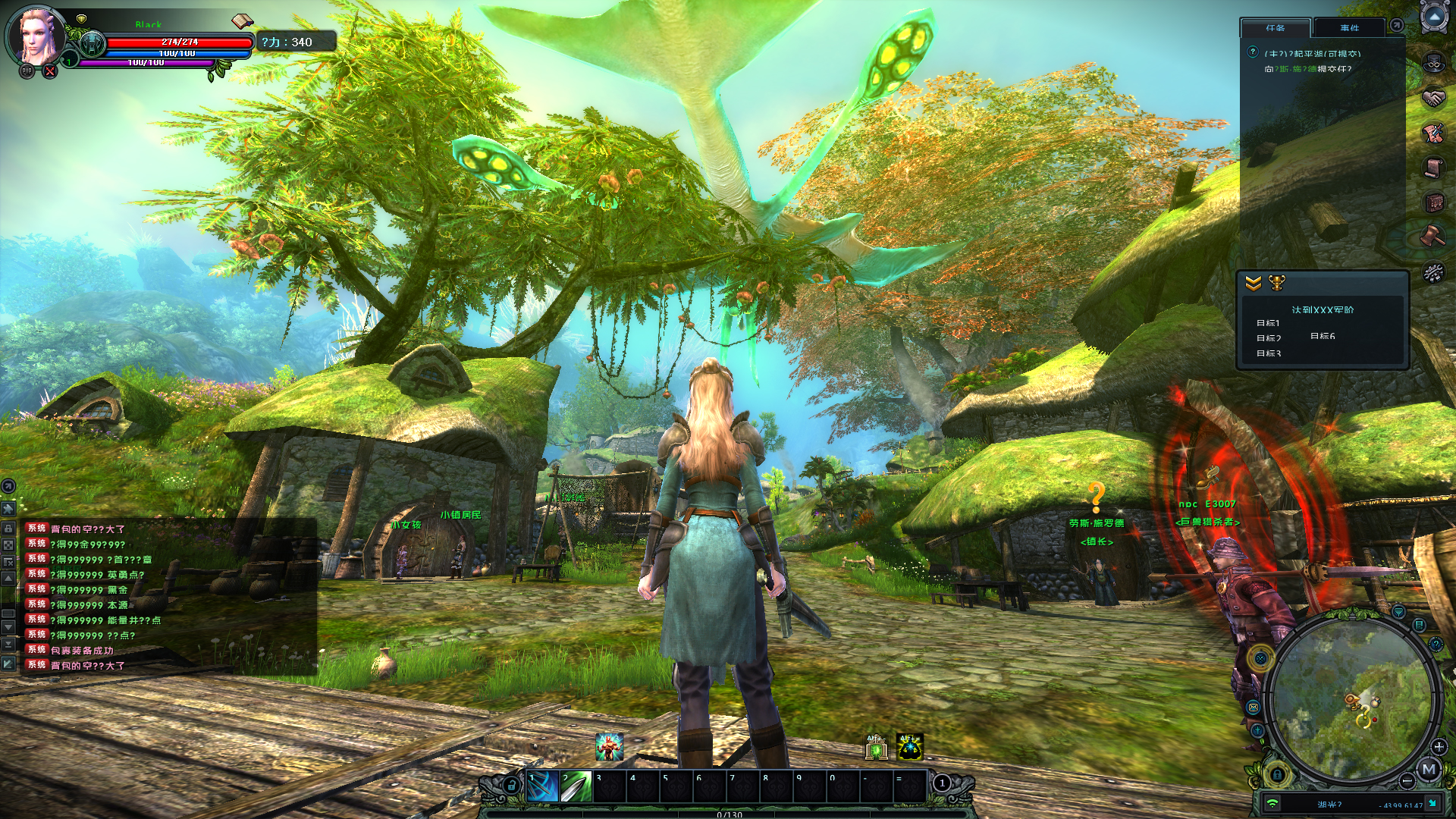Collapse the objectives panel with the chevron icon
The image size is (1456, 819).
click(x=1254, y=283)
